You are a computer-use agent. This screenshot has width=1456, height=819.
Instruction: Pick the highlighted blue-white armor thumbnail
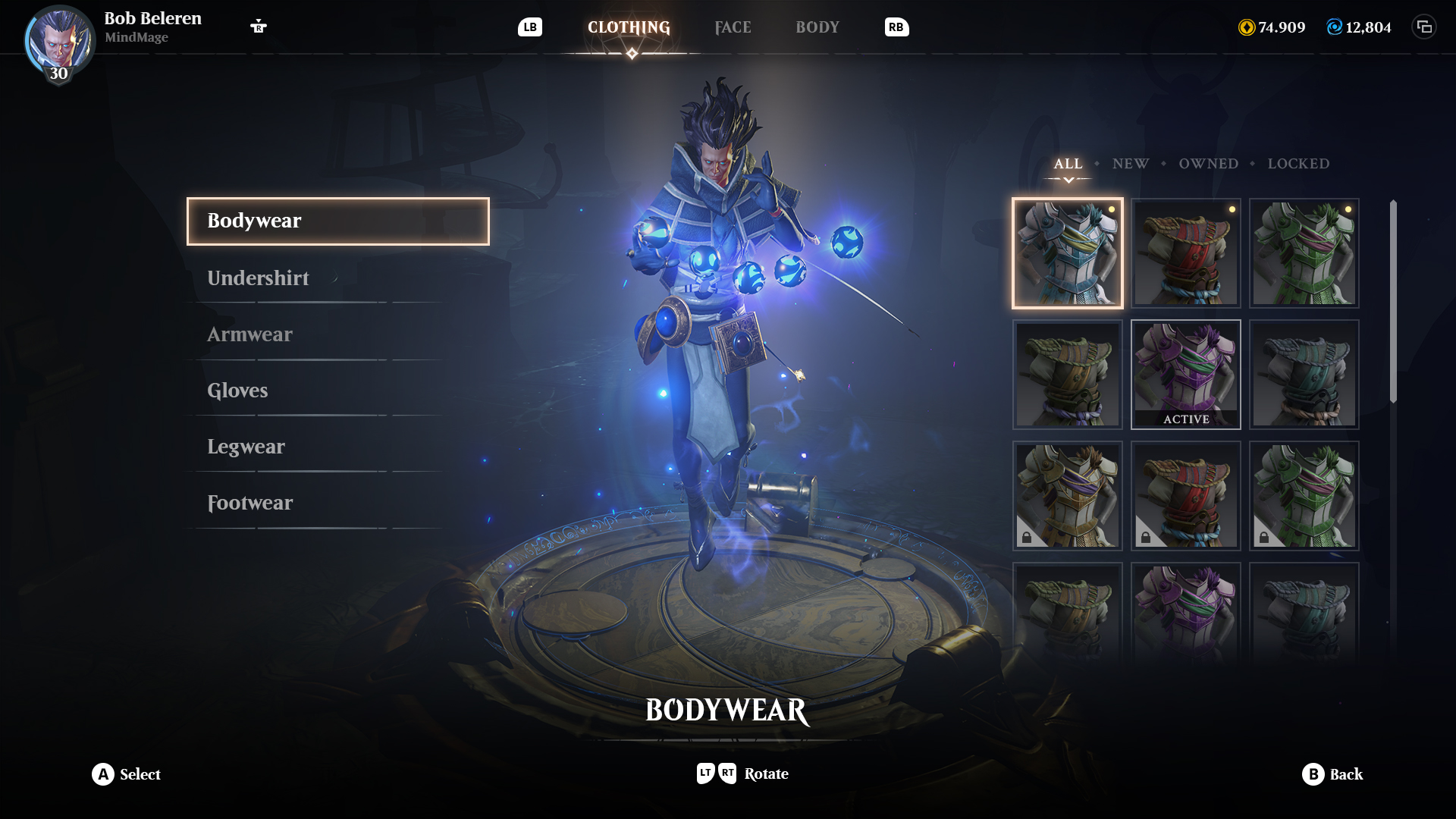1067,253
